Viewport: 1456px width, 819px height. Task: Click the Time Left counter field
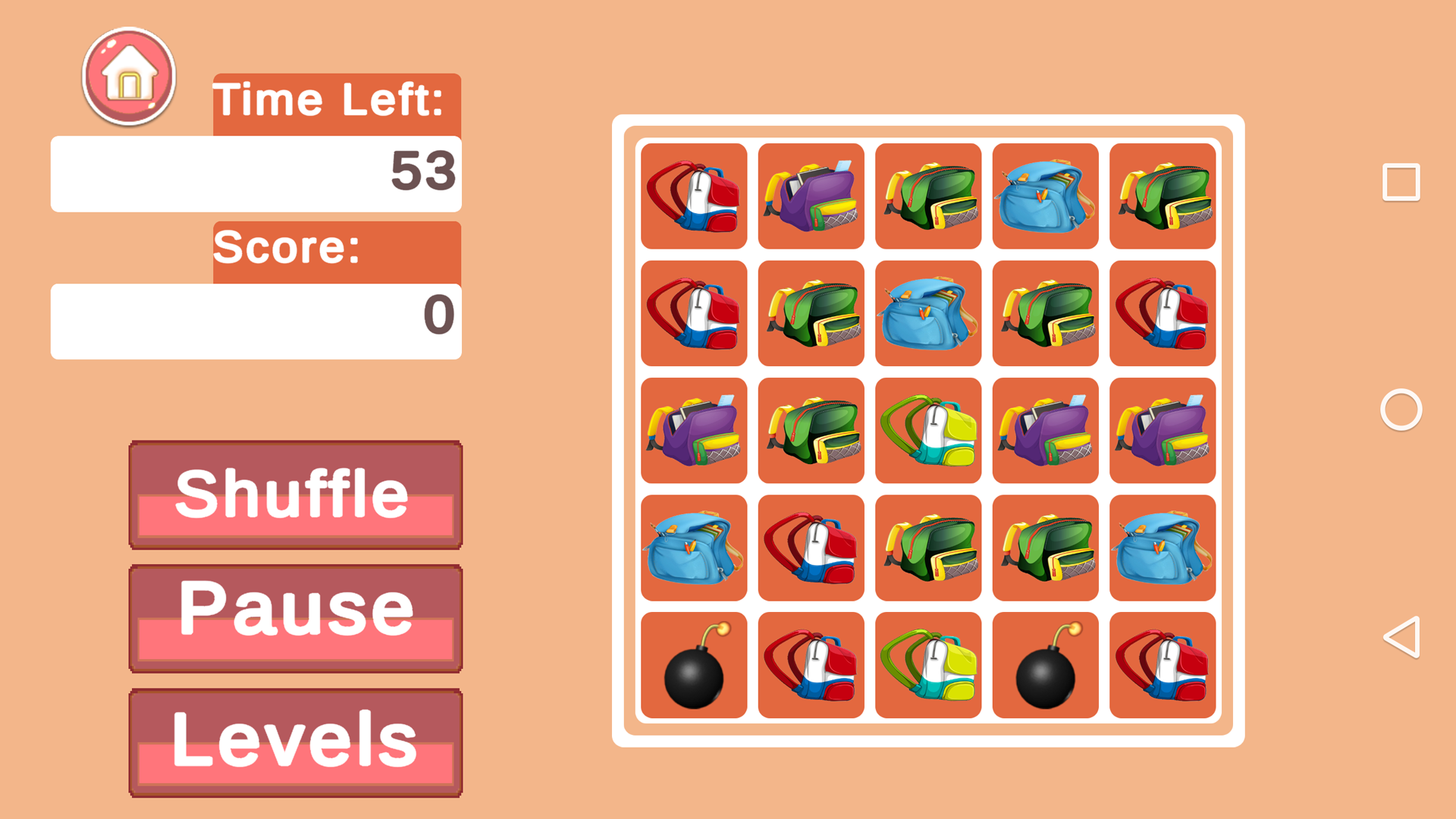pyautogui.click(x=256, y=174)
